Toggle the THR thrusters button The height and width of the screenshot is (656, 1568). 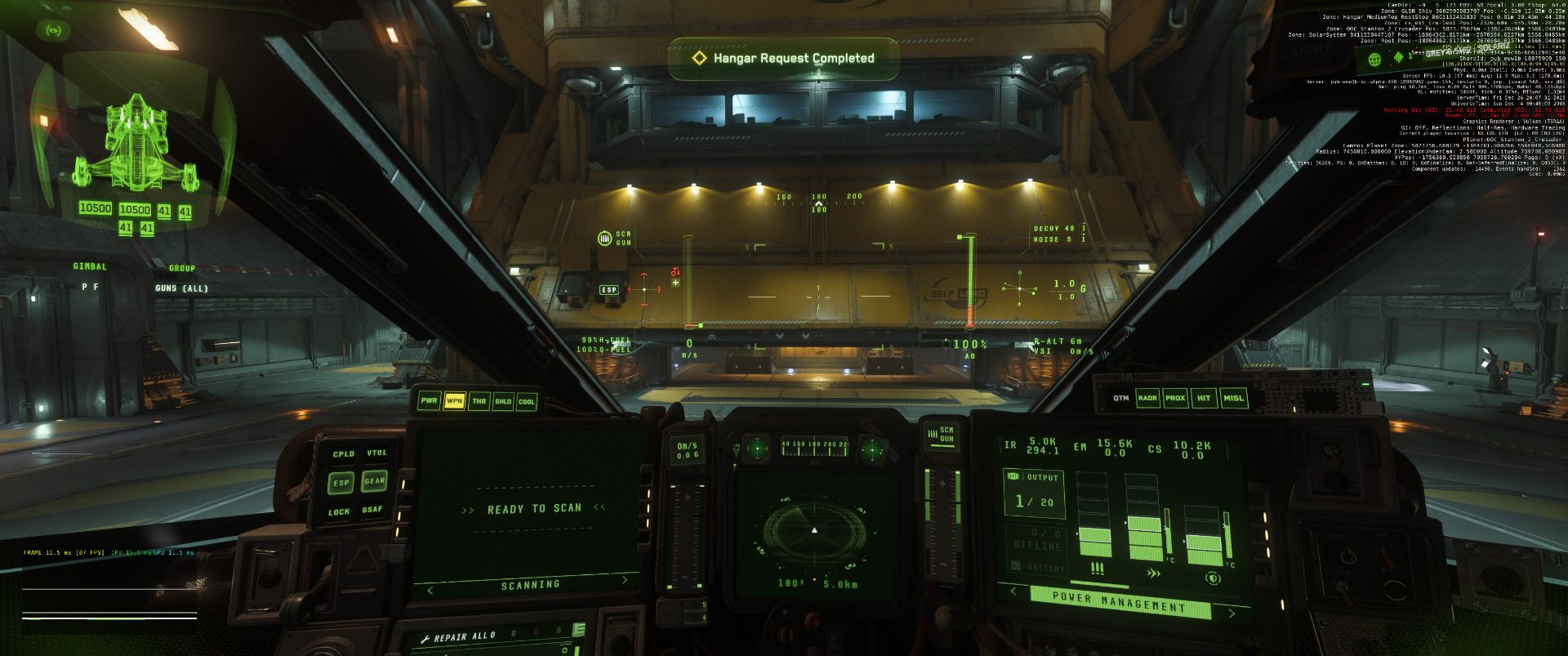tap(479, 401)
